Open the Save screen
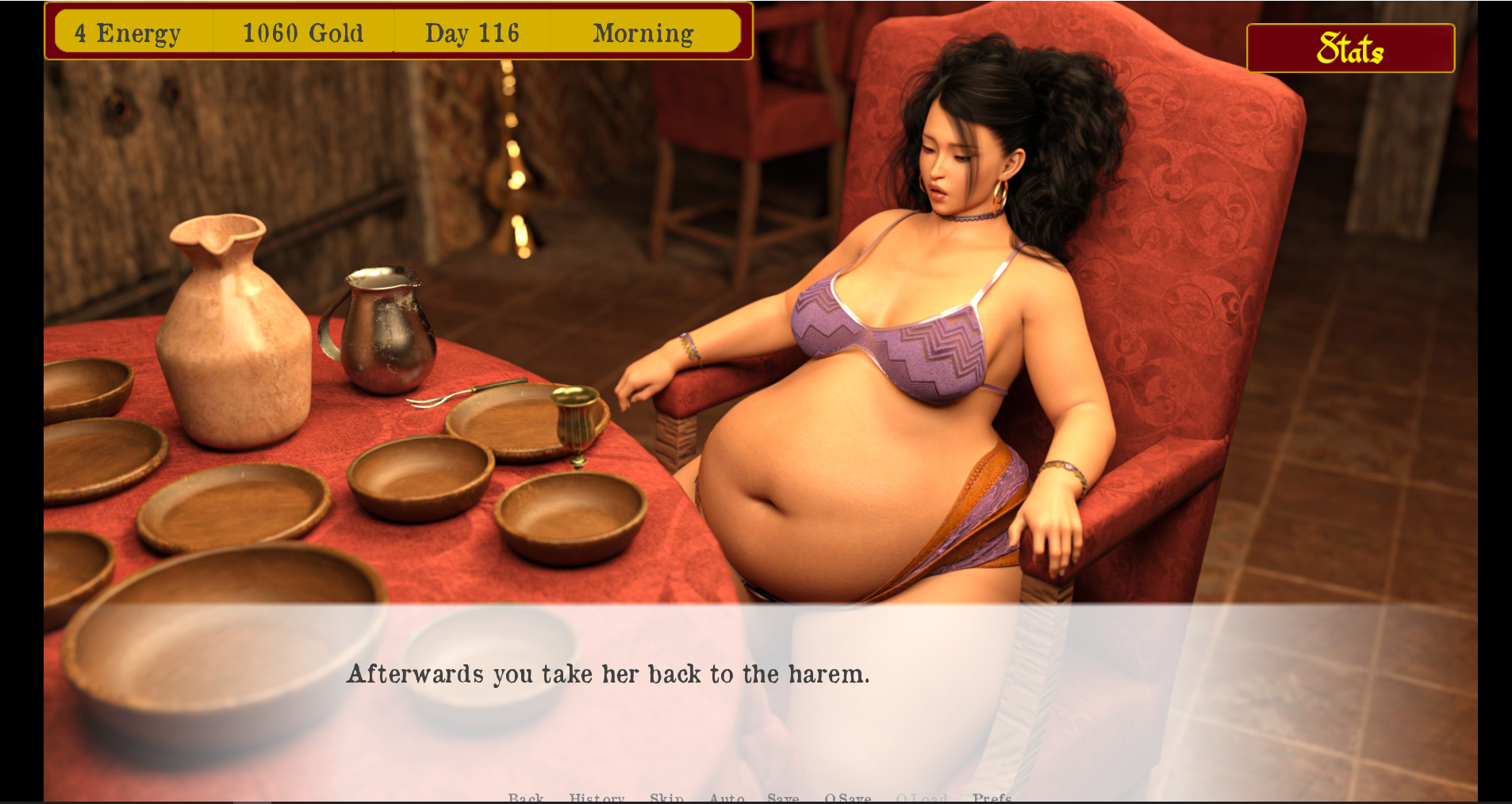Viewport: 1512px width, 804px height. (x=783, y=797)
